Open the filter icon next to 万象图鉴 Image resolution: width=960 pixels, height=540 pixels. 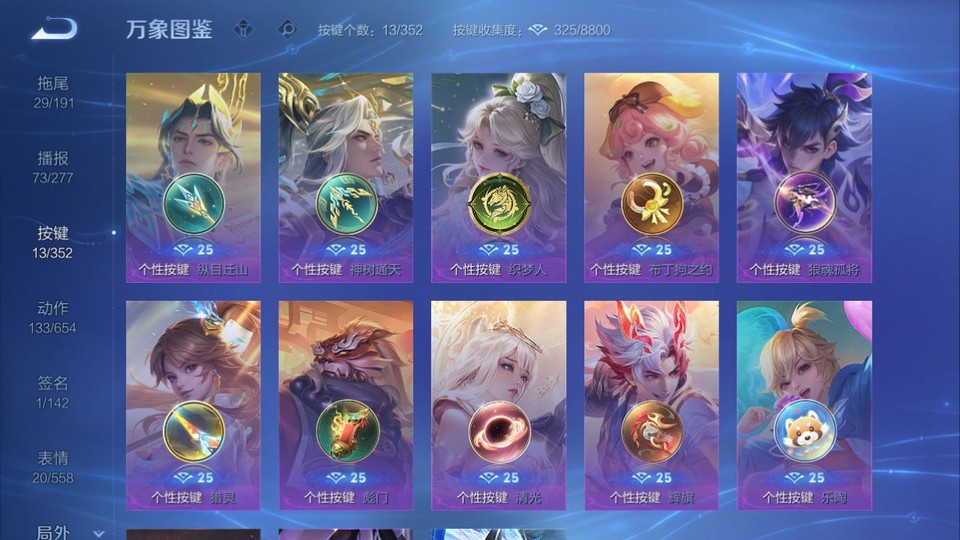point(243,29)
